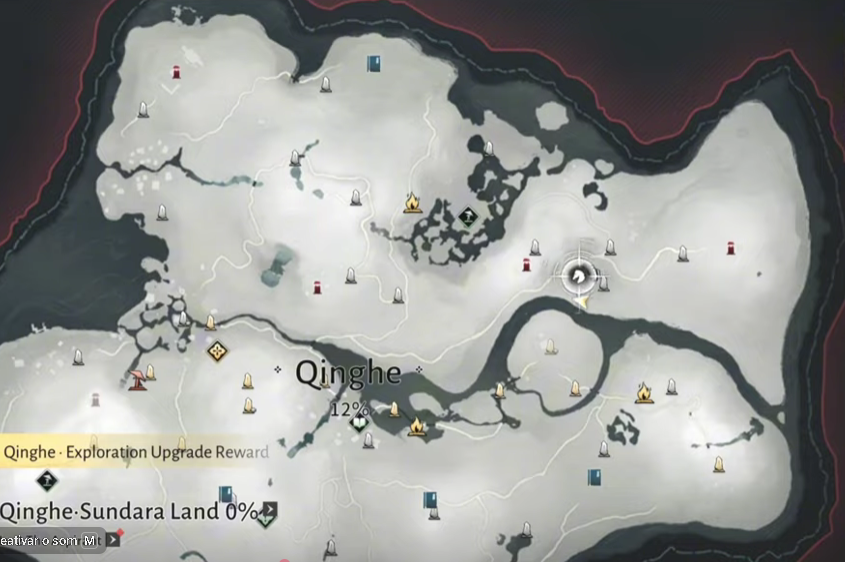Choose the green book marker under Qinghe 12%
The image size is (845, 562).
pyautogui.click(x=359, y=423)
